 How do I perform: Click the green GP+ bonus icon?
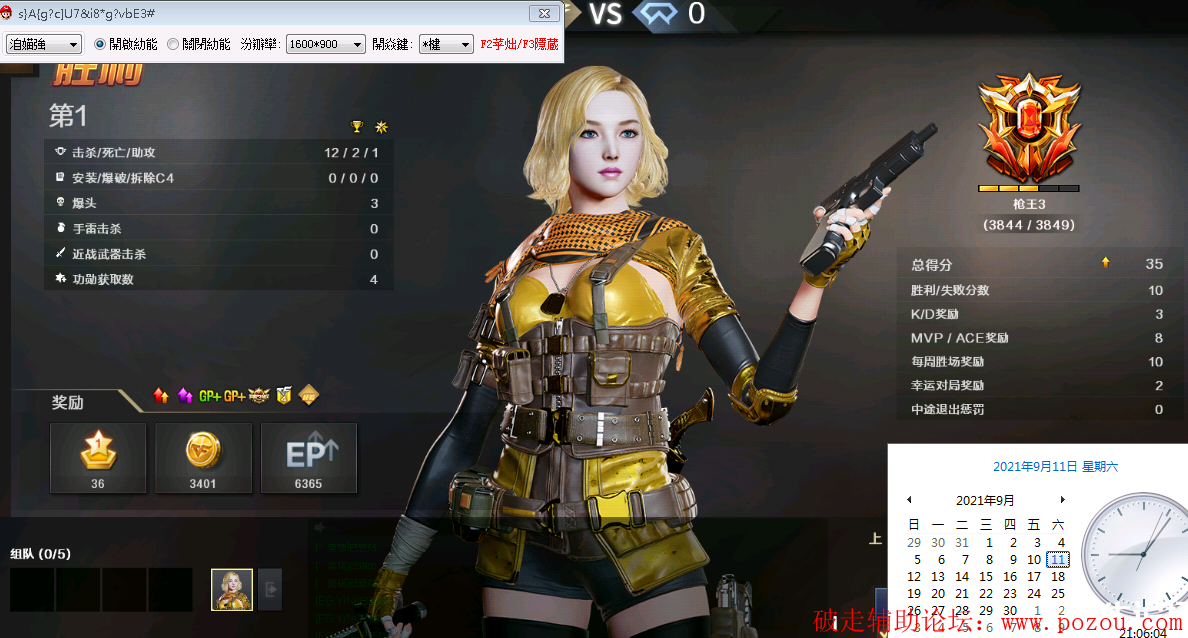pyautogui.click(x=209, y=396)
